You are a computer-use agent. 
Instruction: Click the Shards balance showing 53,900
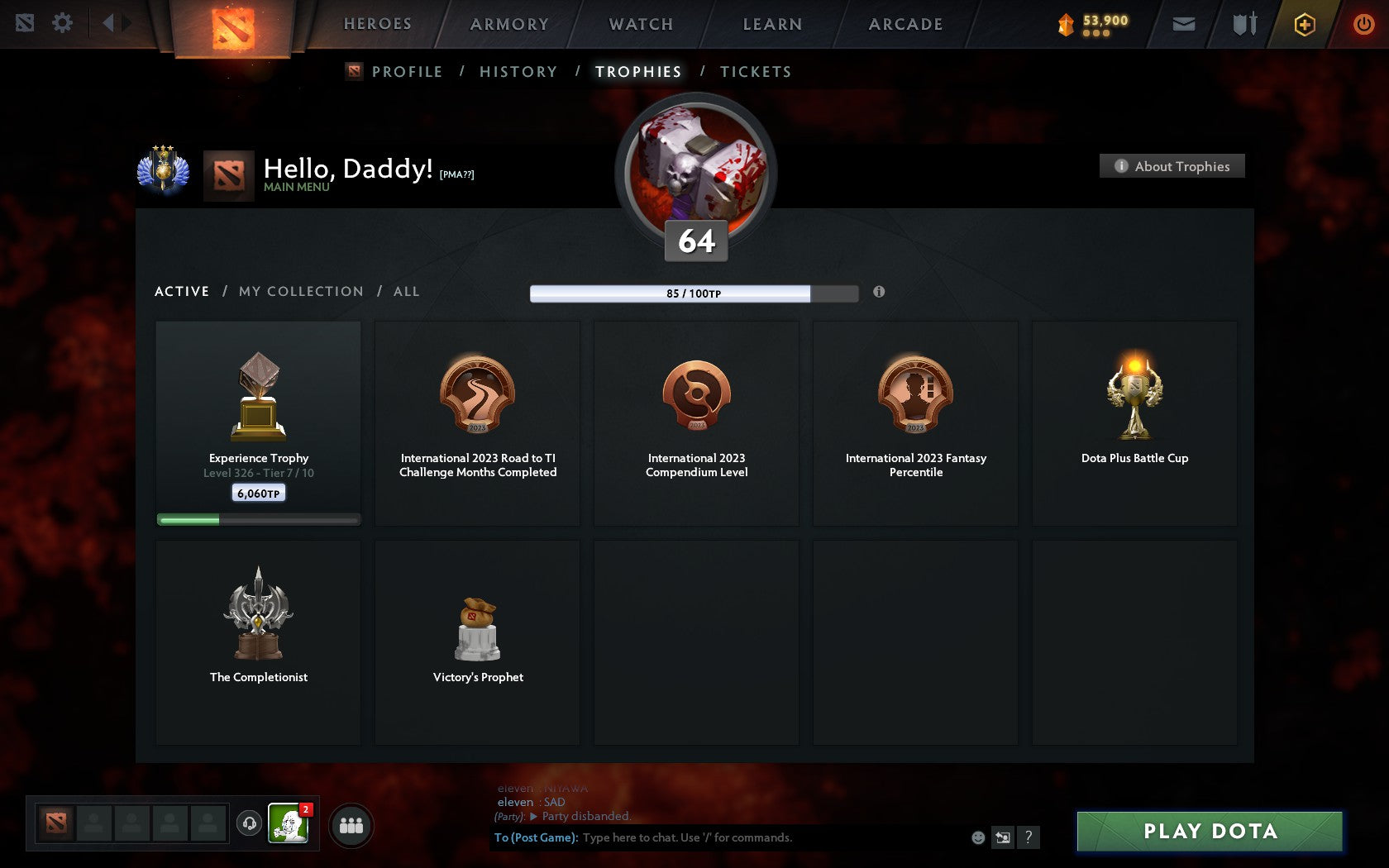click(1095, 24)
